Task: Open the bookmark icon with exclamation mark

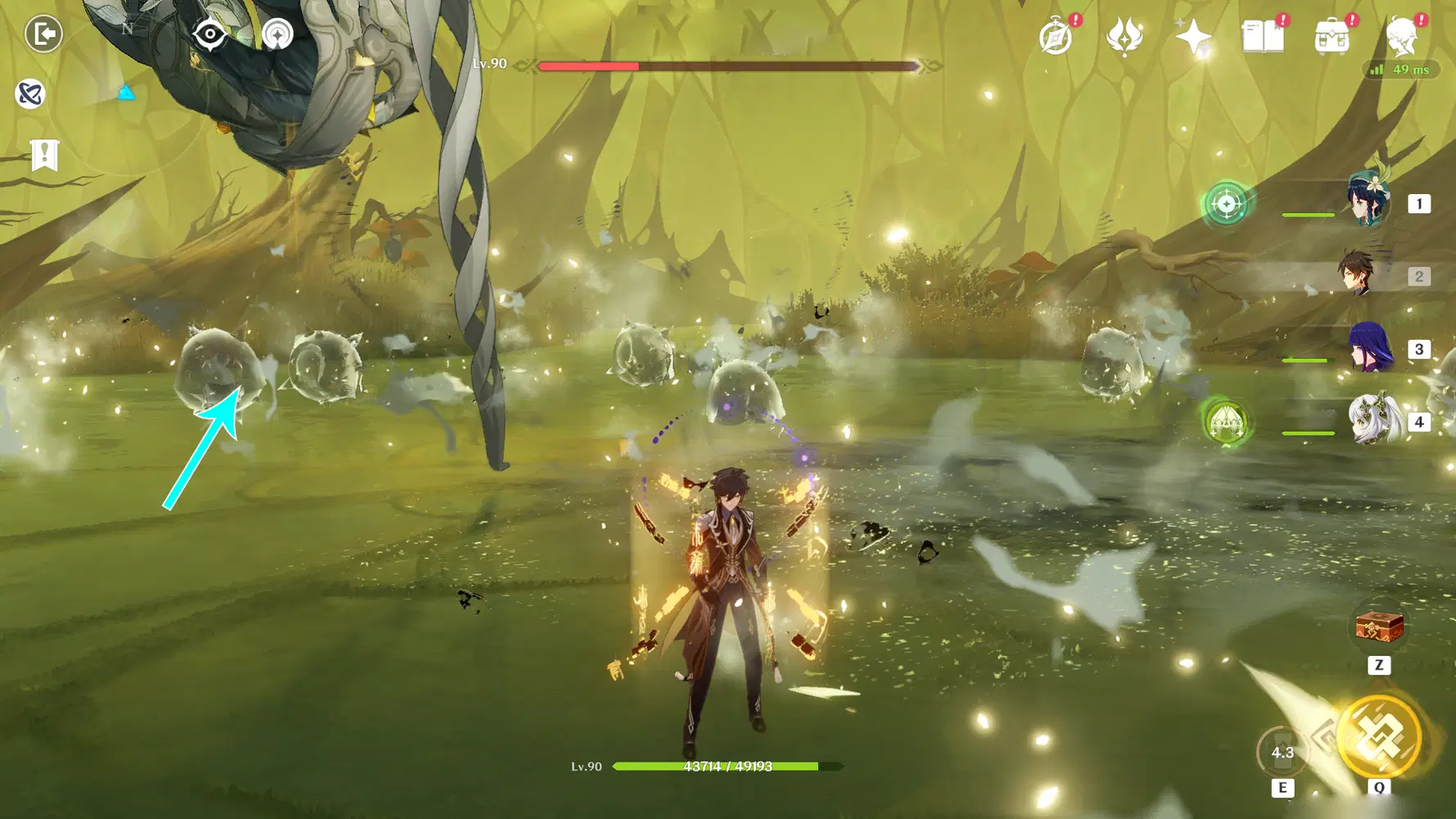Action: point(44,154)
